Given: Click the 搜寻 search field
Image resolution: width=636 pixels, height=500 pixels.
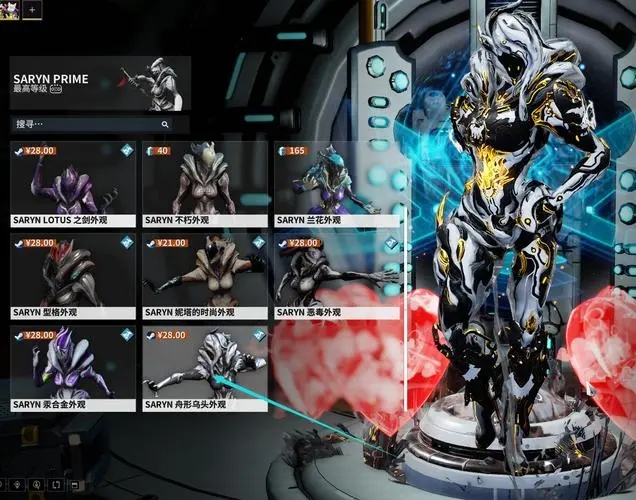Looking at the screenshot, I should coord(85,125).
